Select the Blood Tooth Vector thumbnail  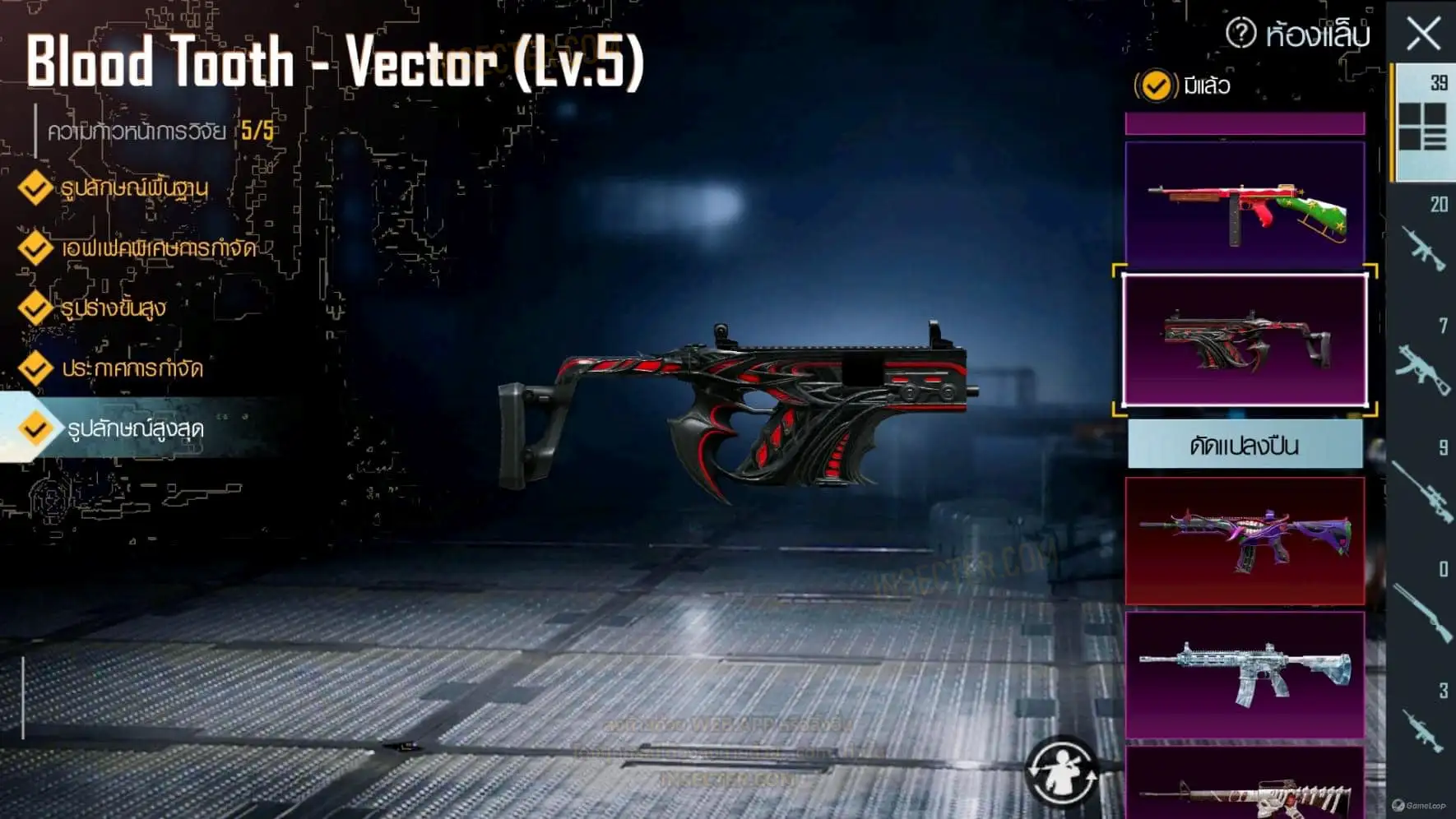(1245, 340)
